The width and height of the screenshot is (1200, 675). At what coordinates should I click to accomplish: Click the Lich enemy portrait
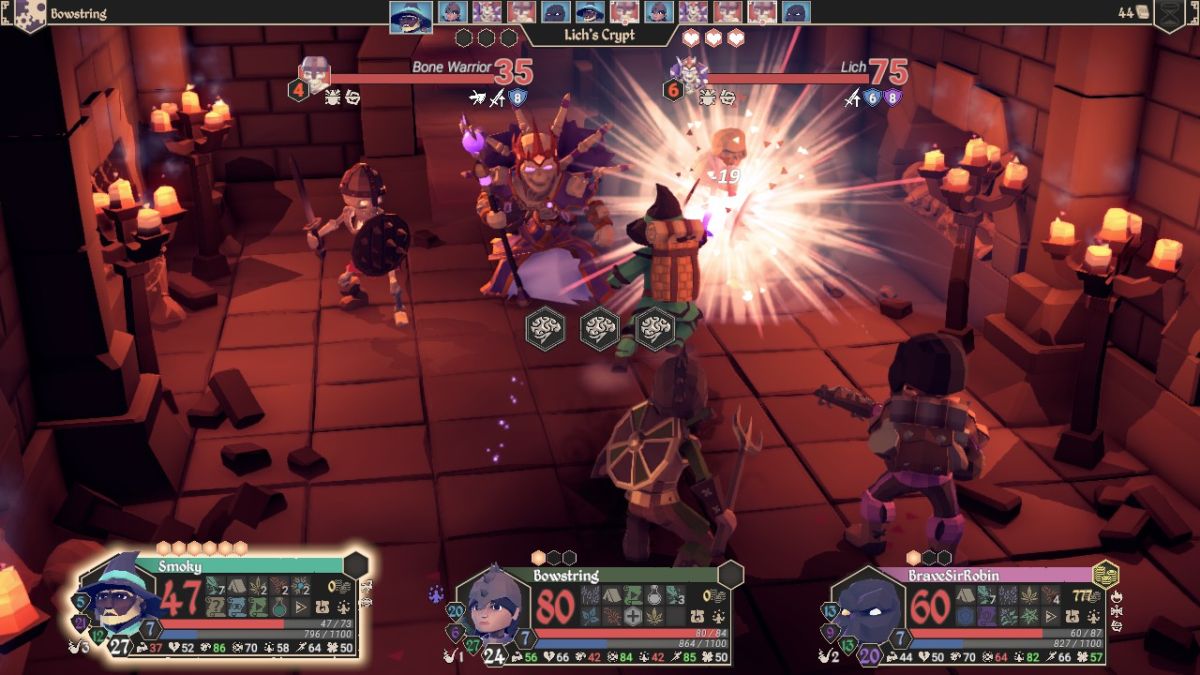coord(689,73)
